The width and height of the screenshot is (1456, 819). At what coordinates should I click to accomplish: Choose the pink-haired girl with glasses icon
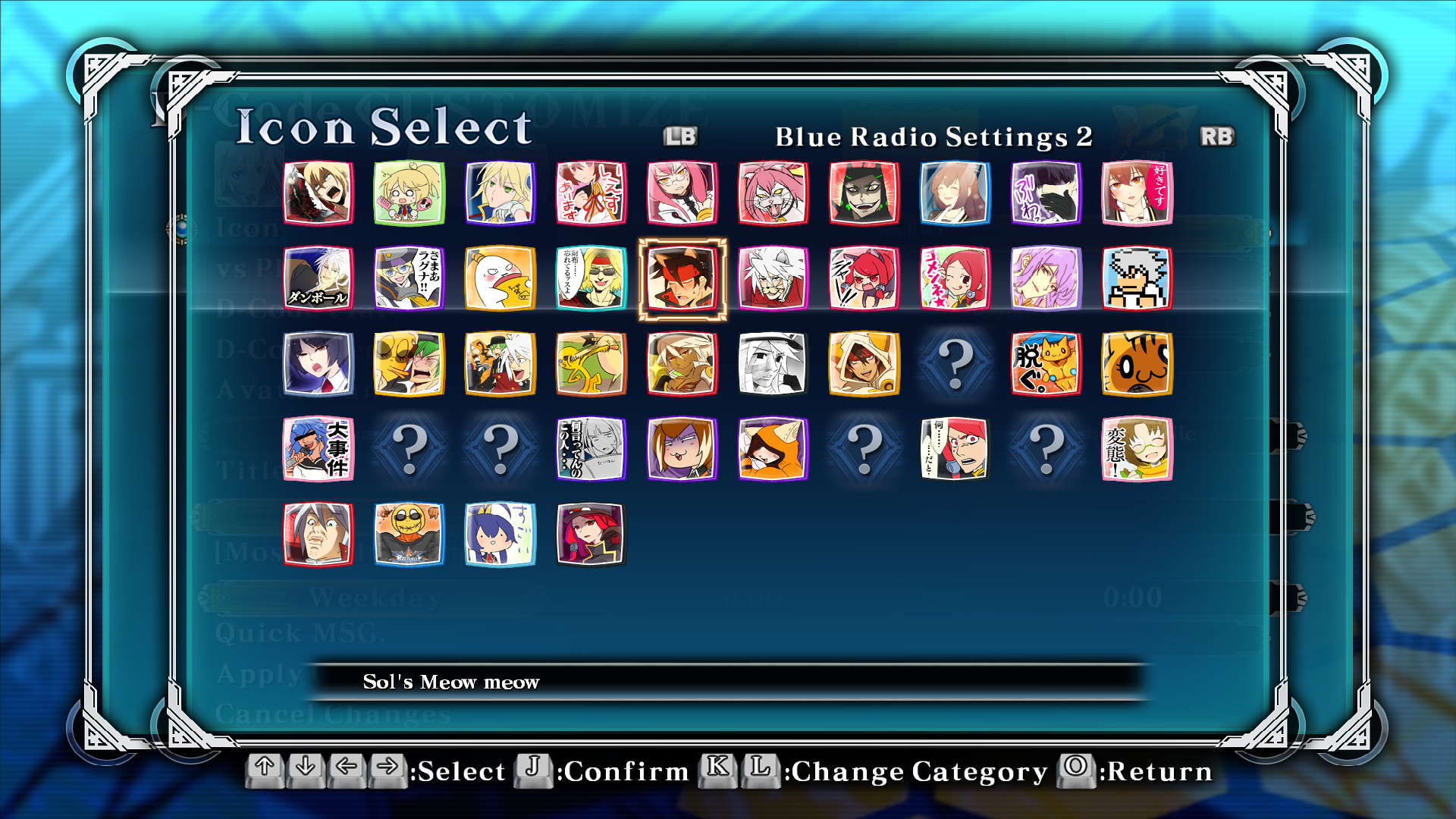682,193
